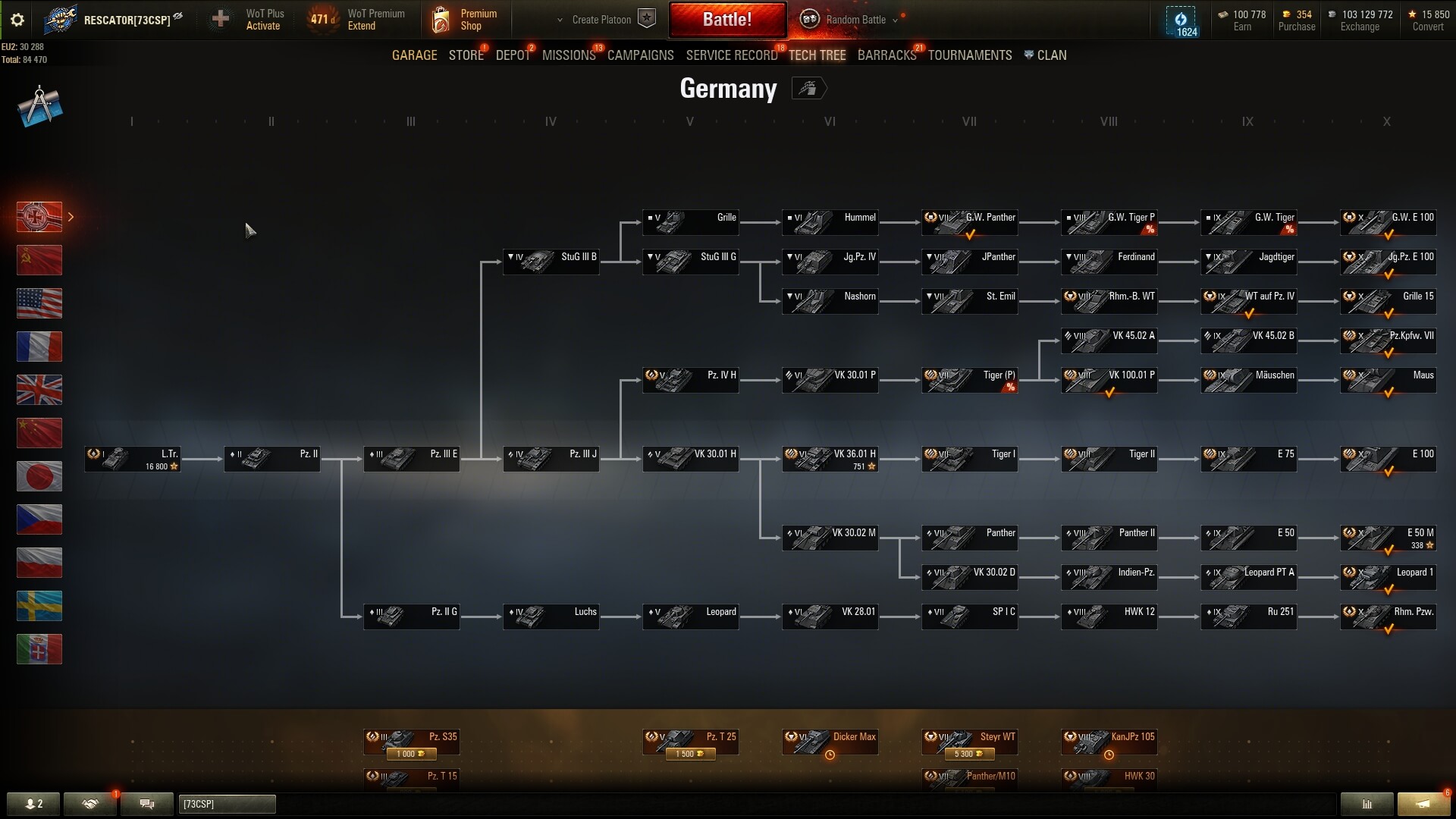Open the Premium Shop
Image resolution: width=1456 pixels, height=819 pixels.
coord(464,20)
